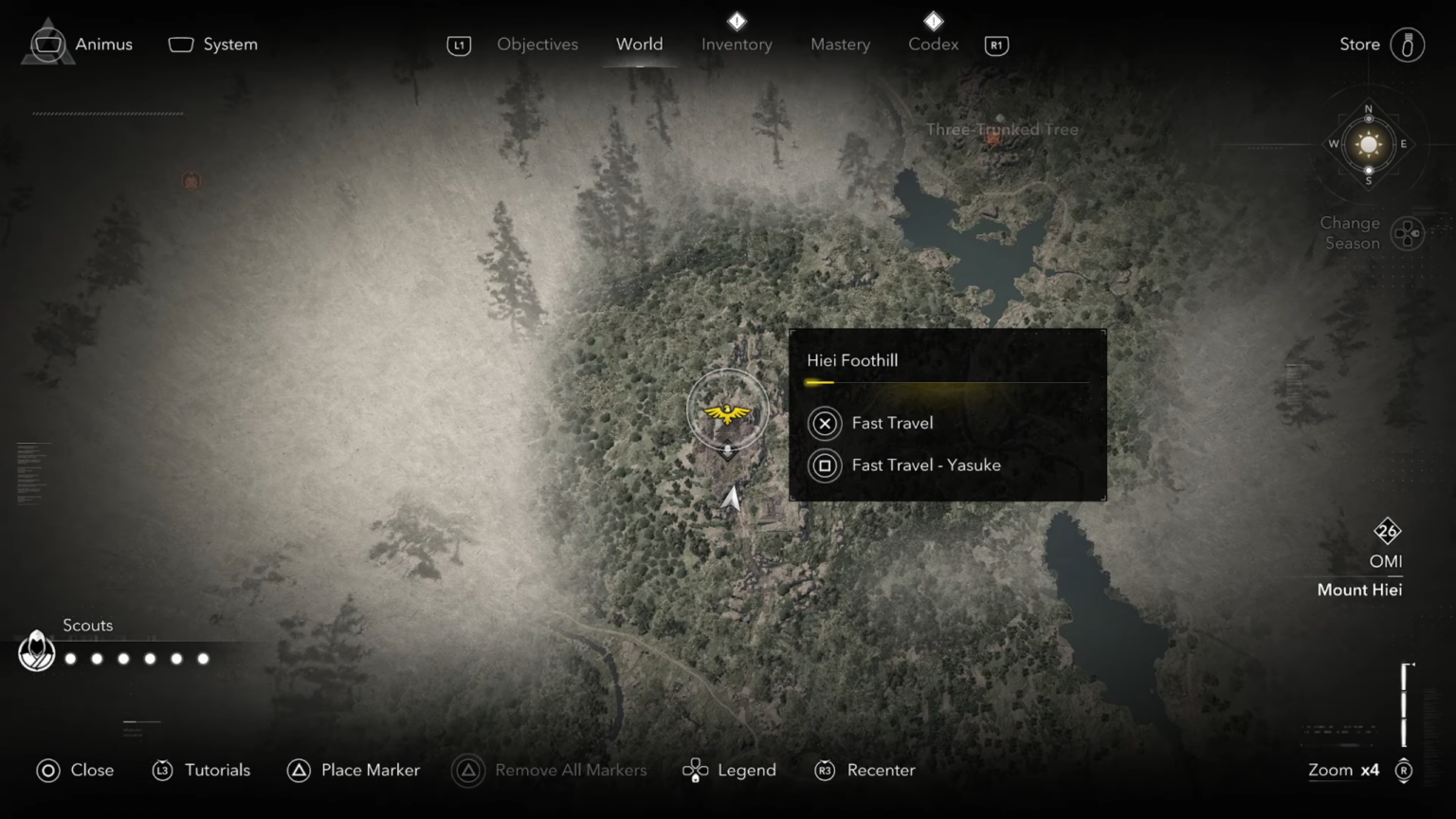Click the Legend icon in the bottom bar

tap(696, 770)
